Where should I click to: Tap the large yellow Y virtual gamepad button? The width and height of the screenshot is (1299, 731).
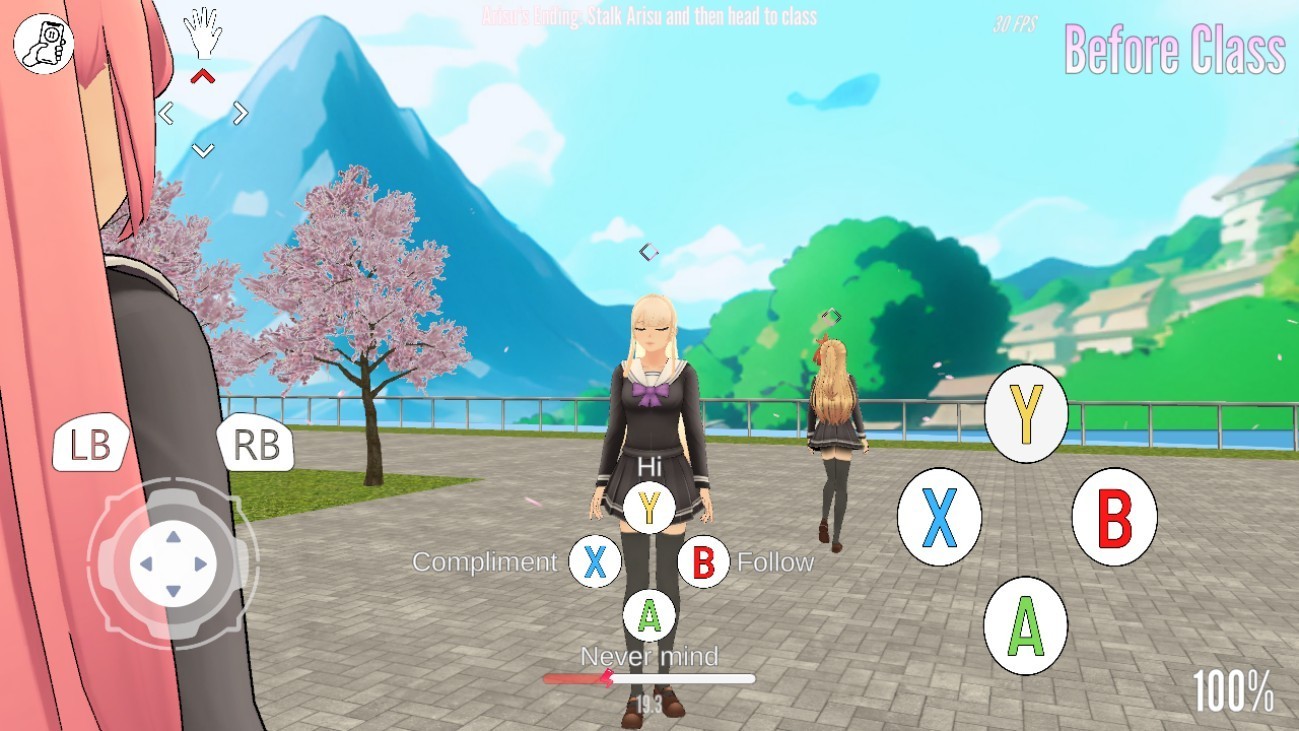(x=1026, y=413)
